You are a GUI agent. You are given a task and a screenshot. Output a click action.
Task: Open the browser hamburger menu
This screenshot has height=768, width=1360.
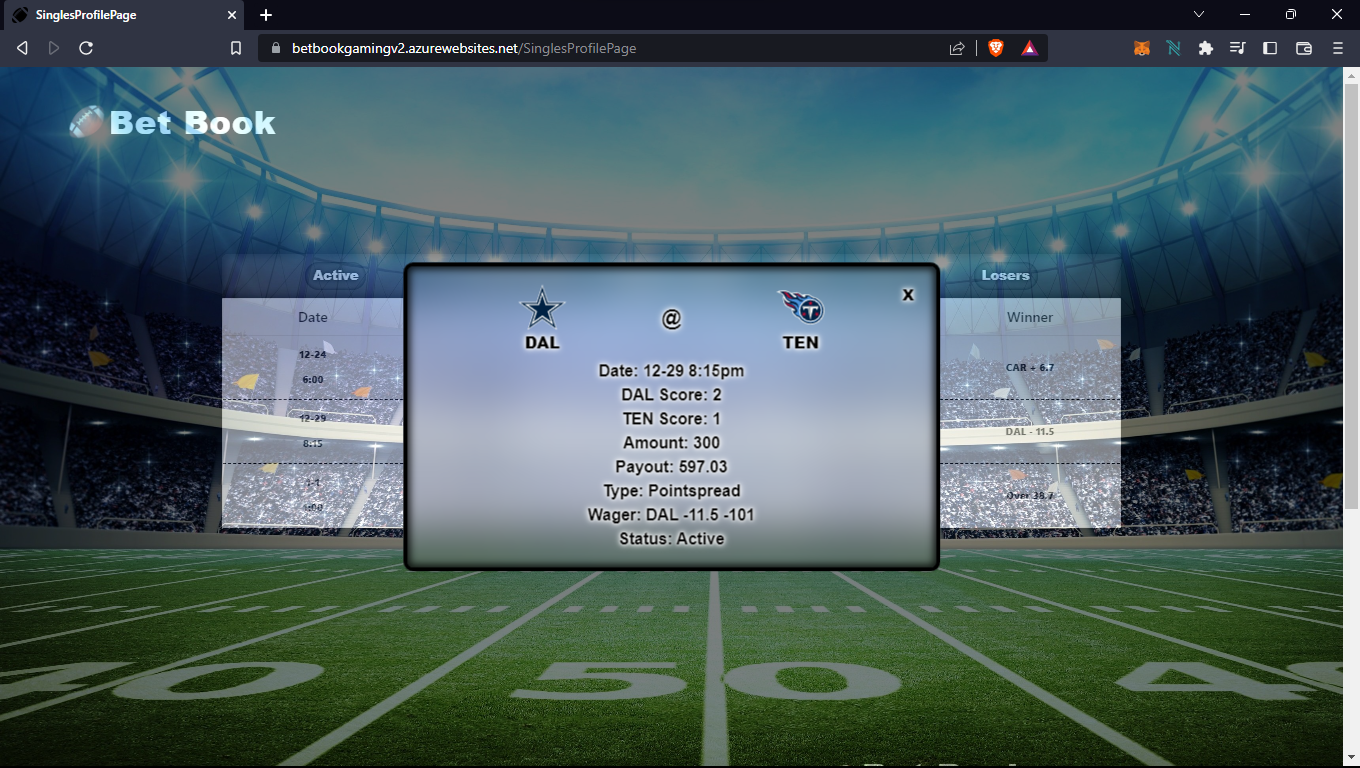coord(1336,47)
